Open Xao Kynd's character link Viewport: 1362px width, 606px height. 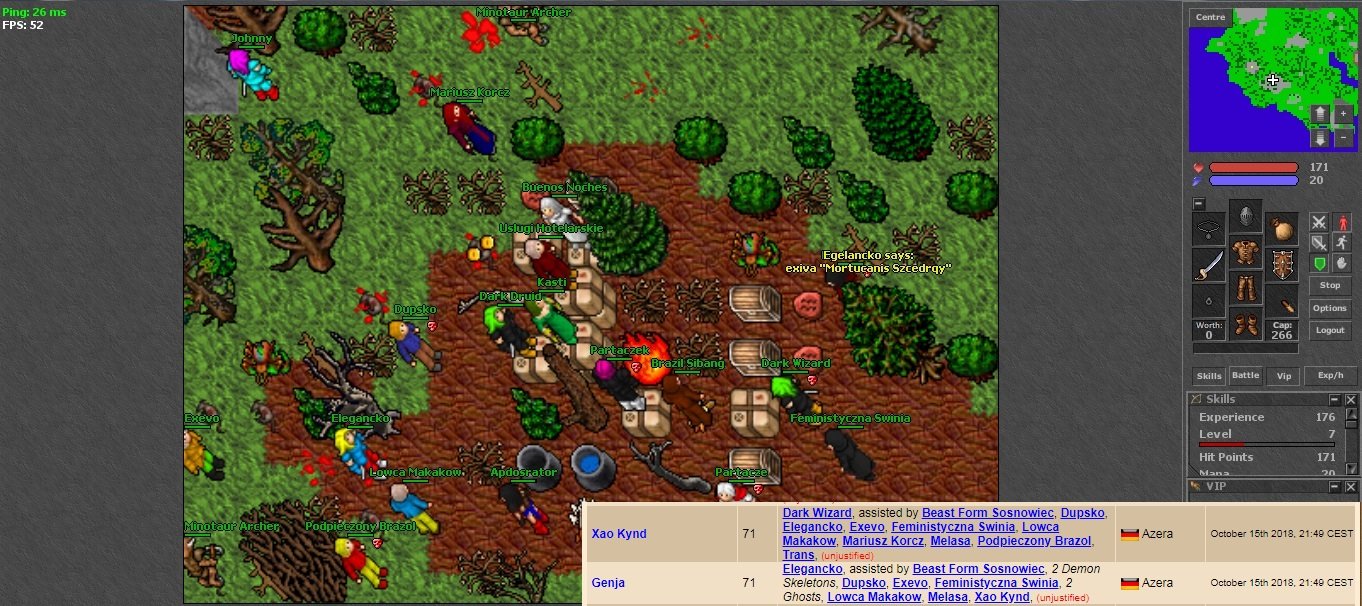619,534
